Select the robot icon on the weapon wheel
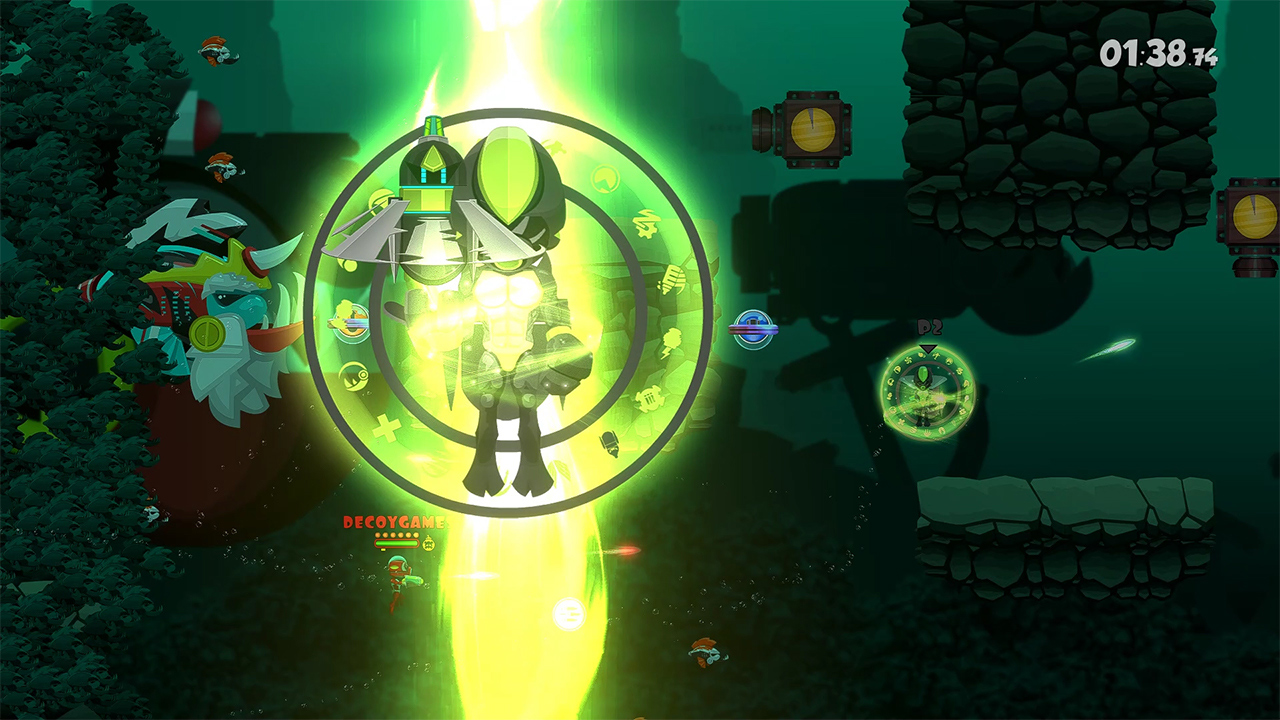This screenshot has width=1280, height=720. (608, 443)
